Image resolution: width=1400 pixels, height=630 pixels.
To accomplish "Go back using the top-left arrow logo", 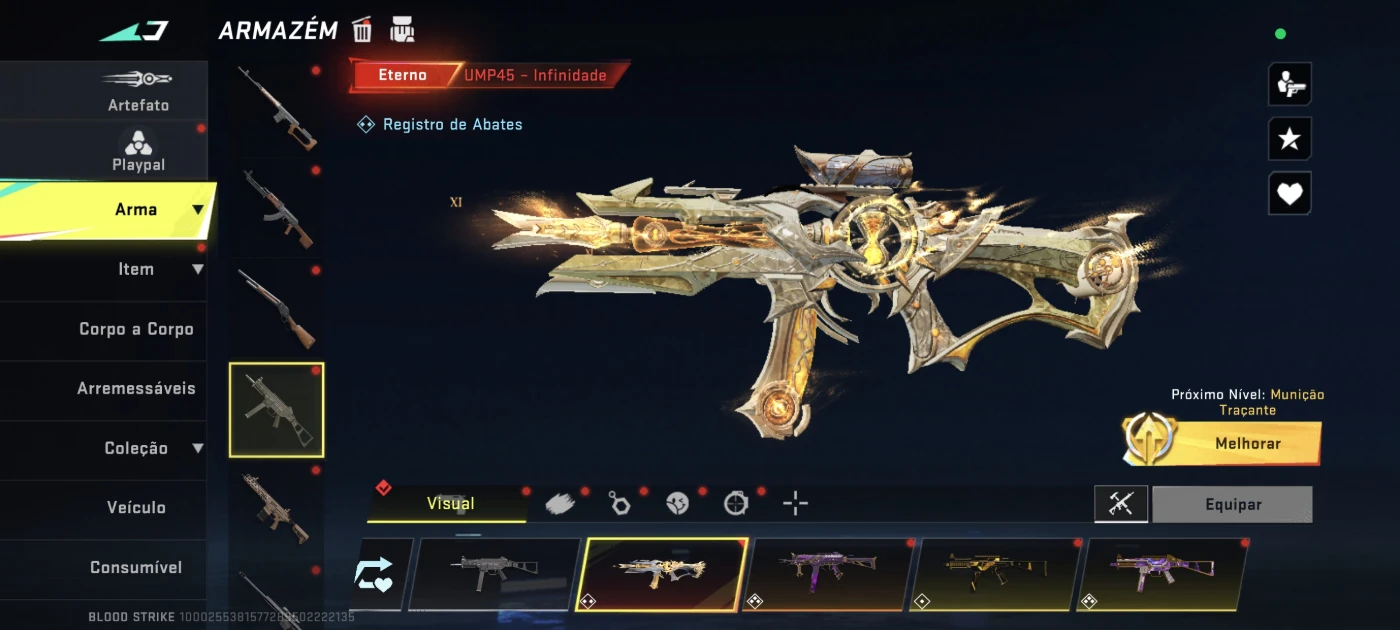I will [134, 31].
